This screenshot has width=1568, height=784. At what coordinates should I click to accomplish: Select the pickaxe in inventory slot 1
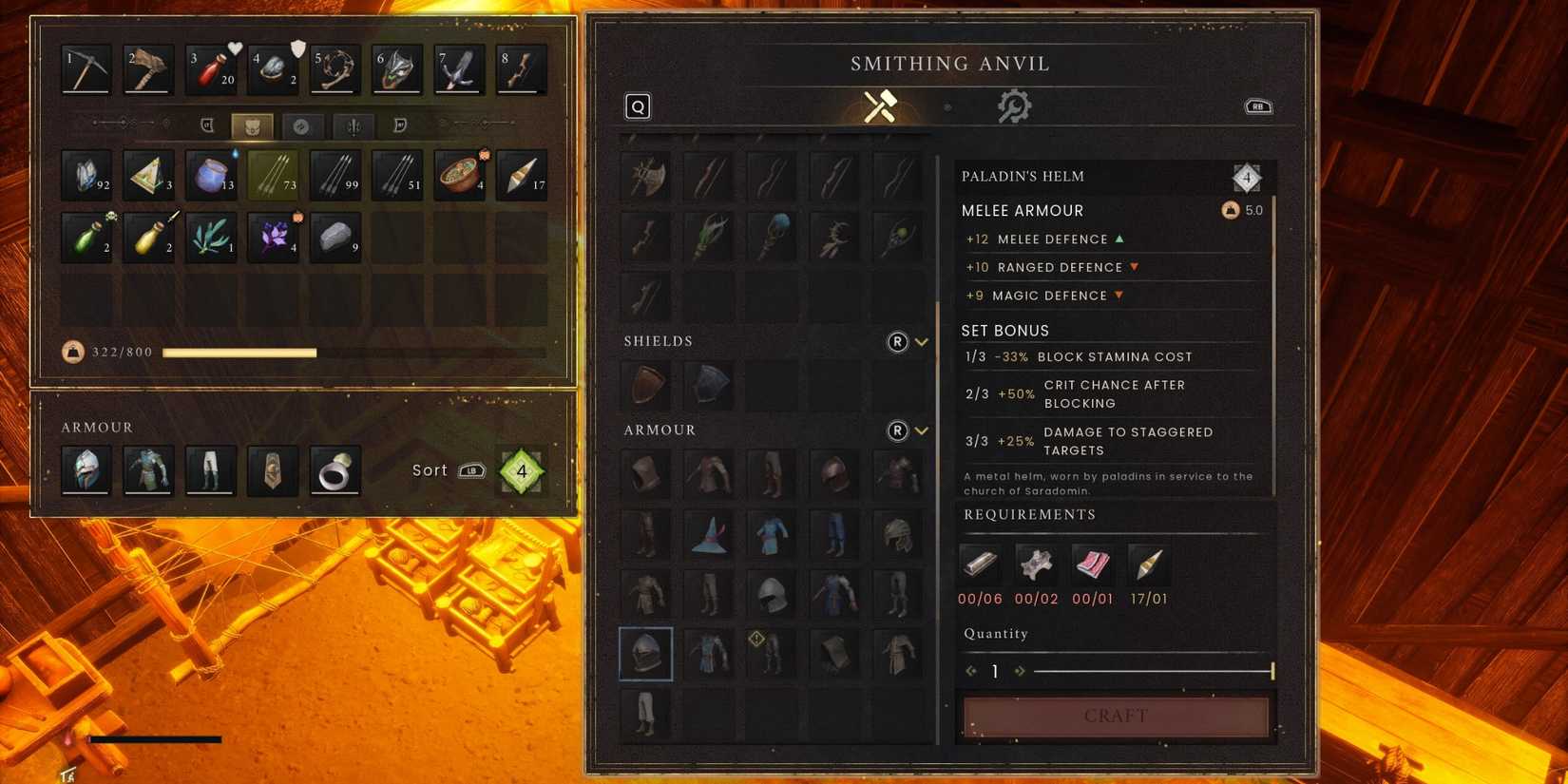[86, 68]
